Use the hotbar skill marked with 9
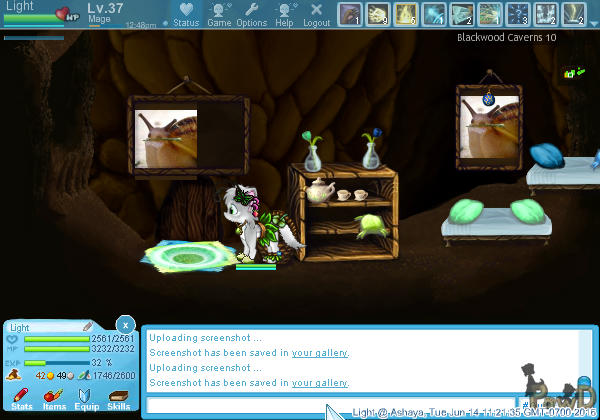This screenshot has height=420, width=600. (x=378, y=13)
